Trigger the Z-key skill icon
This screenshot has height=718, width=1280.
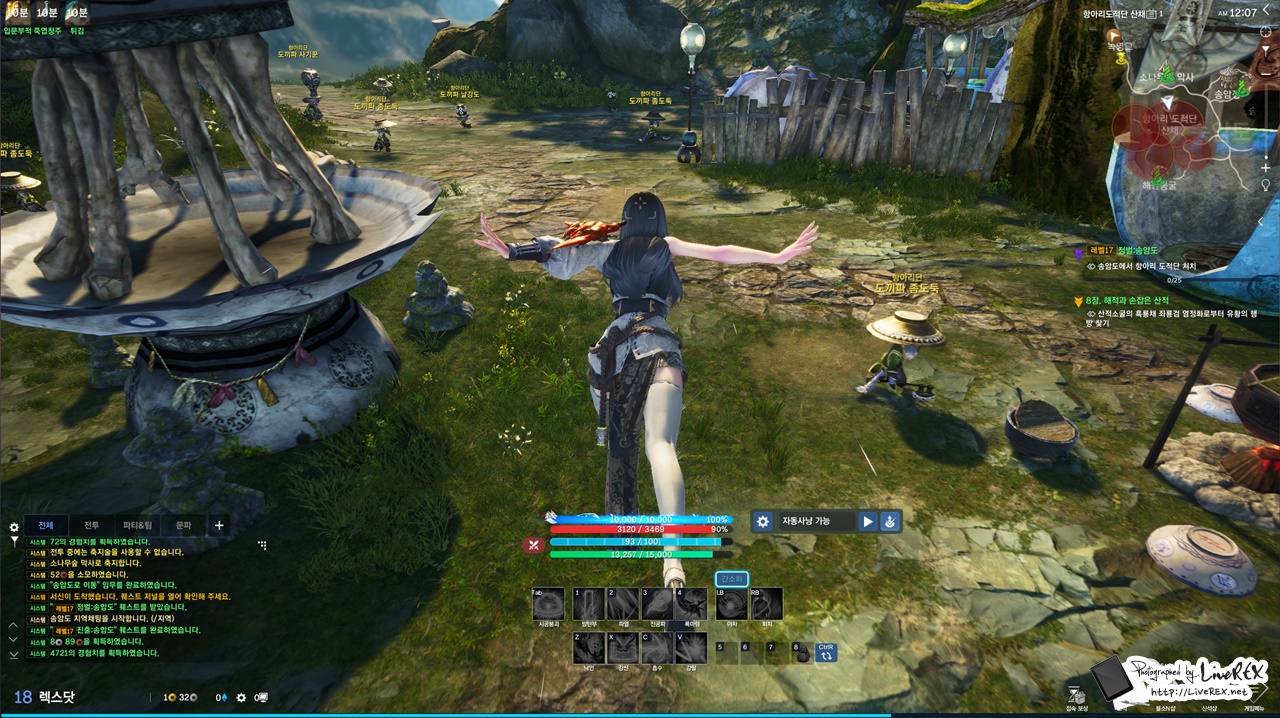[x=588, y=648]
